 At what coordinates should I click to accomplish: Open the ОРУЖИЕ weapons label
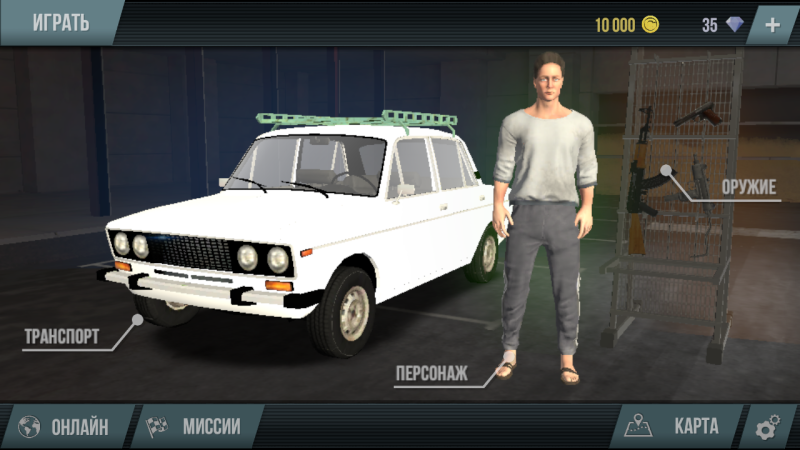[749, 187]
